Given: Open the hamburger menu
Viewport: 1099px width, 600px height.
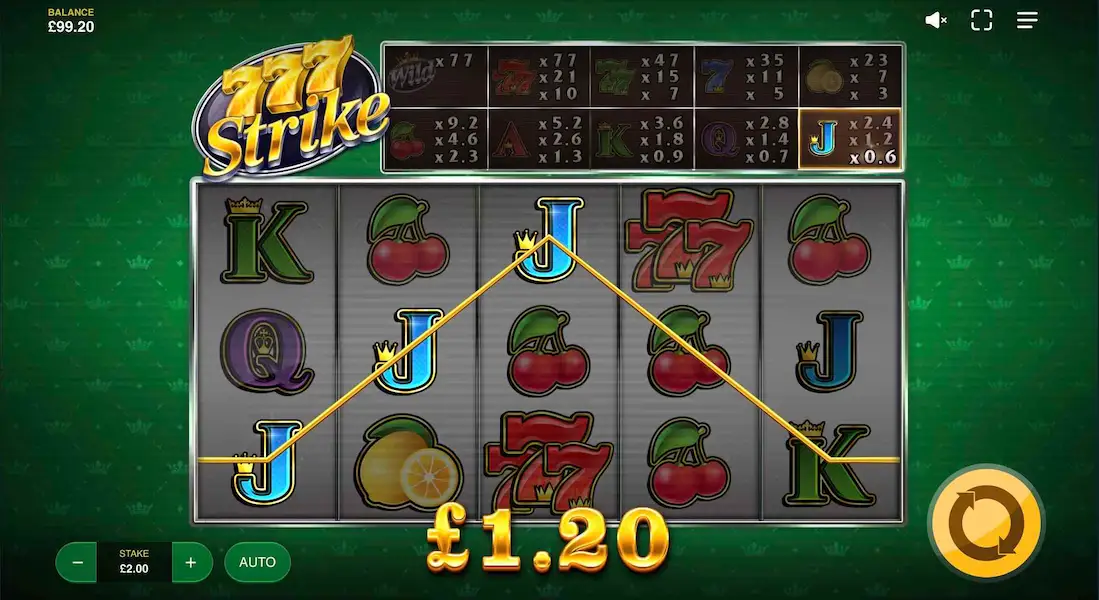Looking at the screenshot, I should [x=1027, y=20].
